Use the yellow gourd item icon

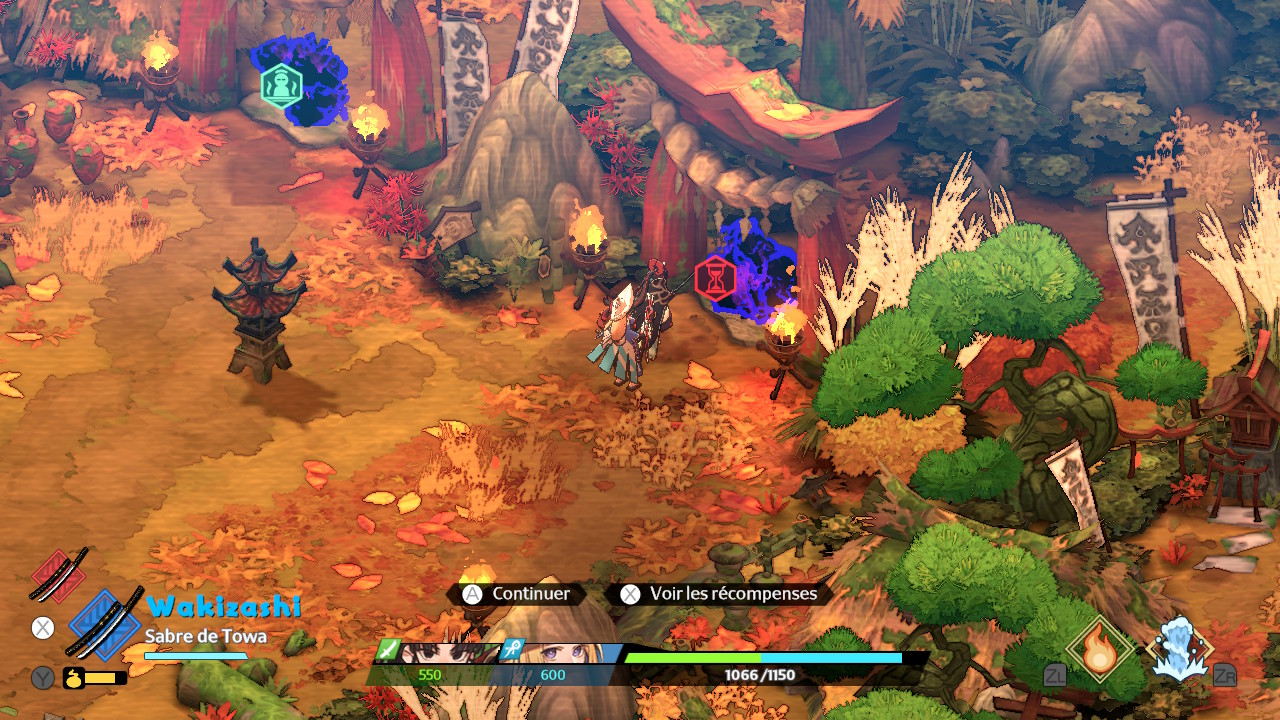pos(73,678)
